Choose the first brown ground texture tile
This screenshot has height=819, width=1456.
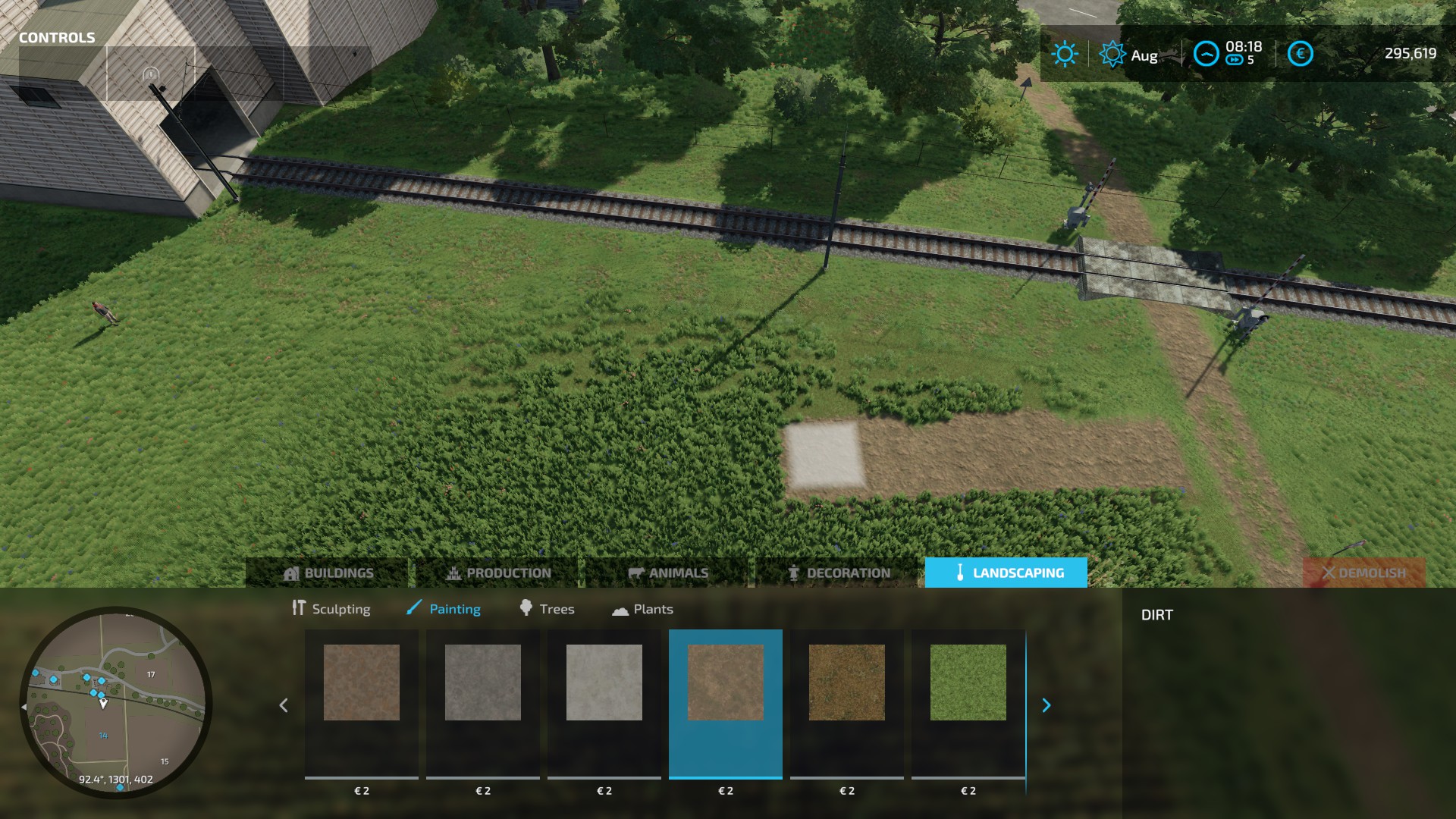362,682
